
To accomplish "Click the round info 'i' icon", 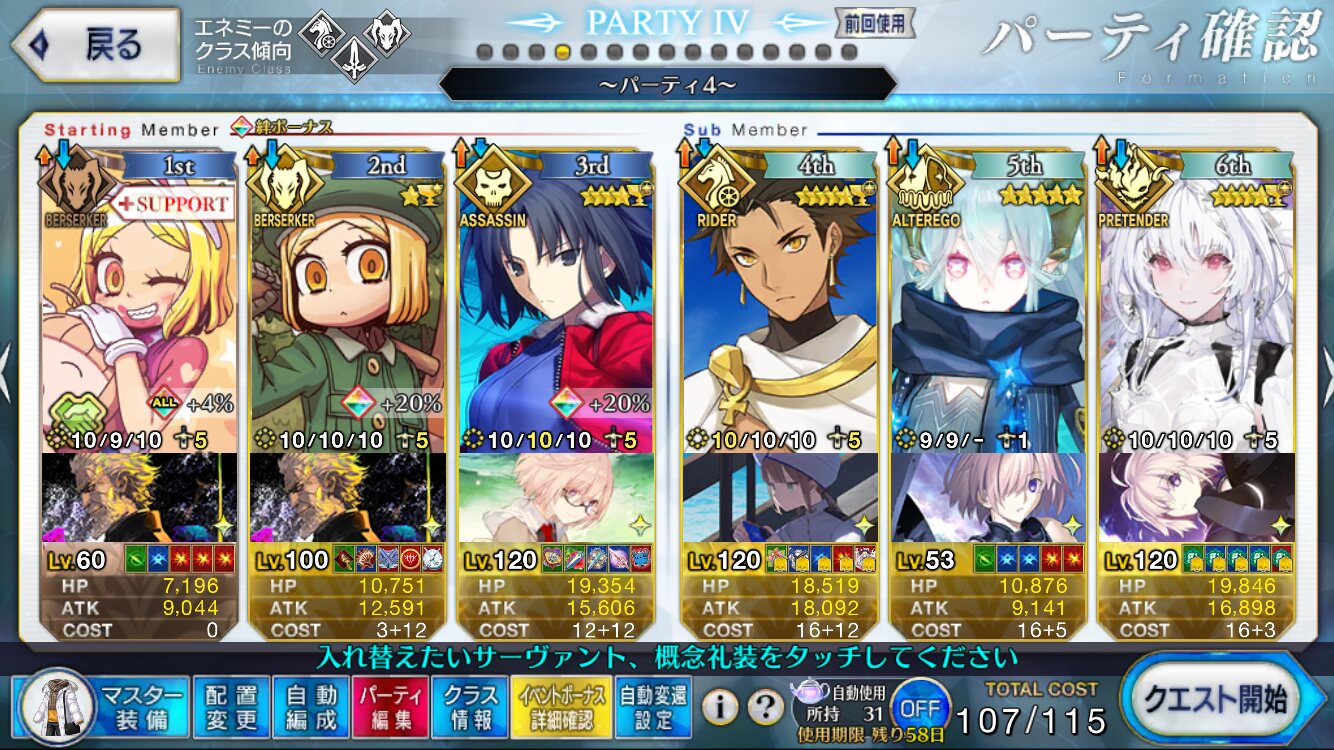I will (720, 708).
